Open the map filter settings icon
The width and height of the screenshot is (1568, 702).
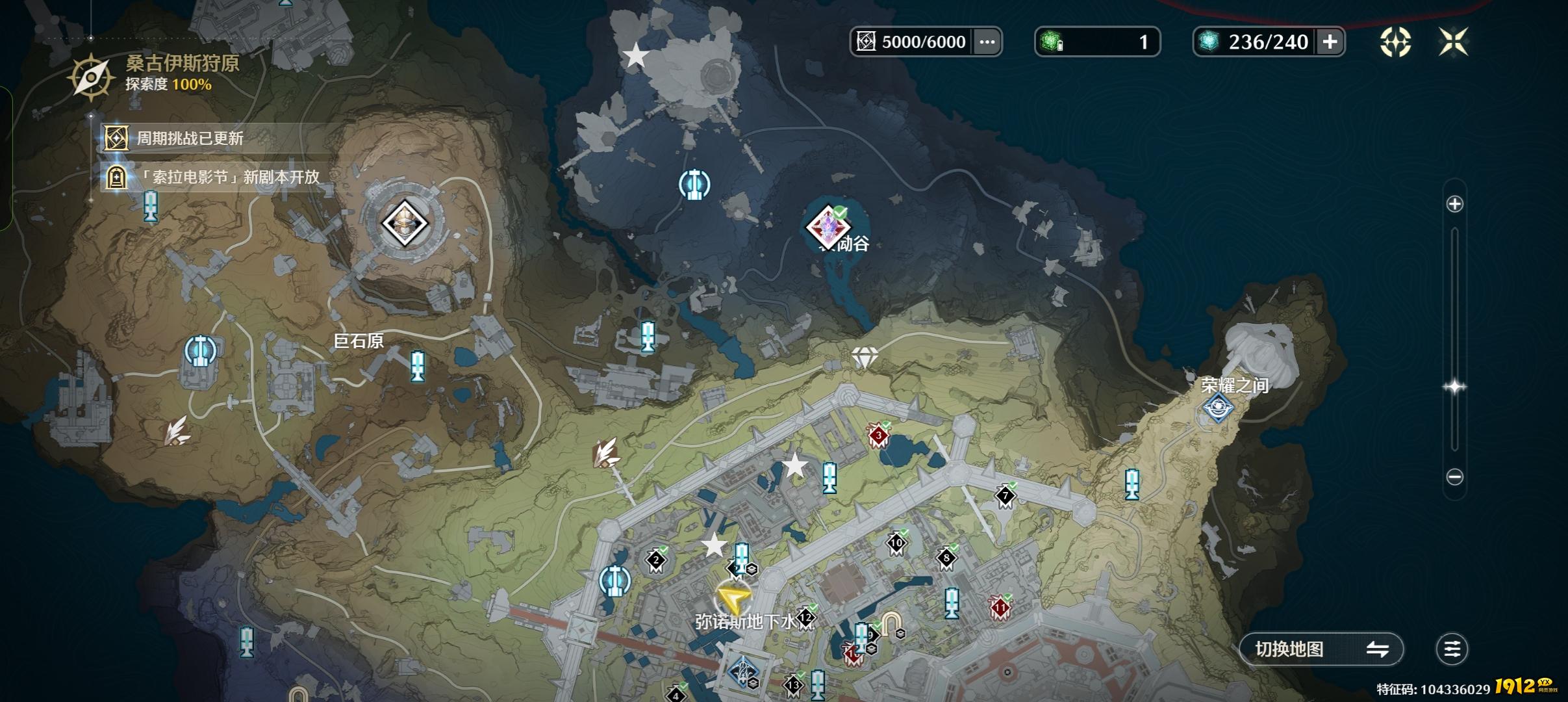point(1452,649)
